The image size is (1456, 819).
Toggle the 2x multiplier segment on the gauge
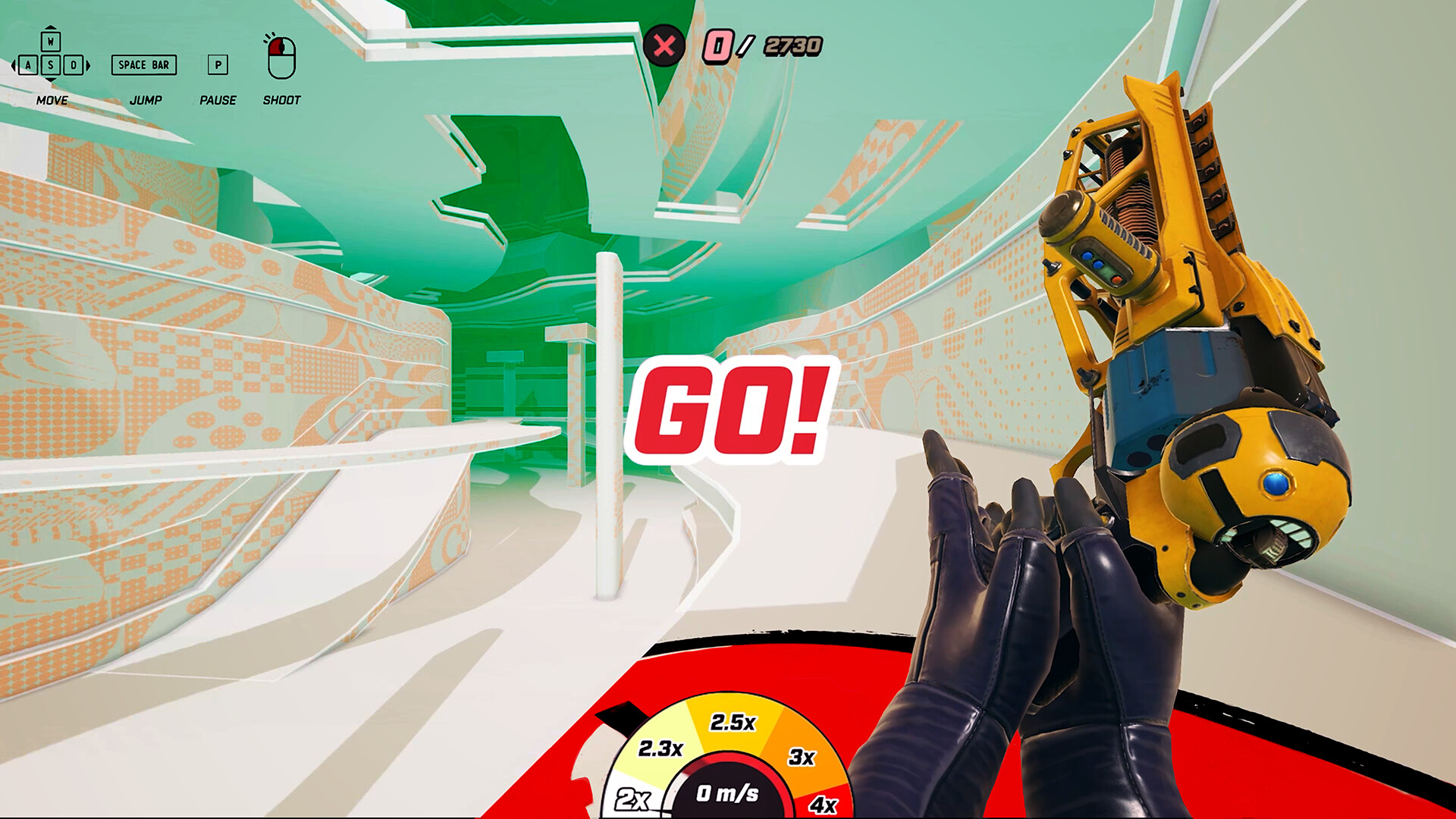[634, 797]
